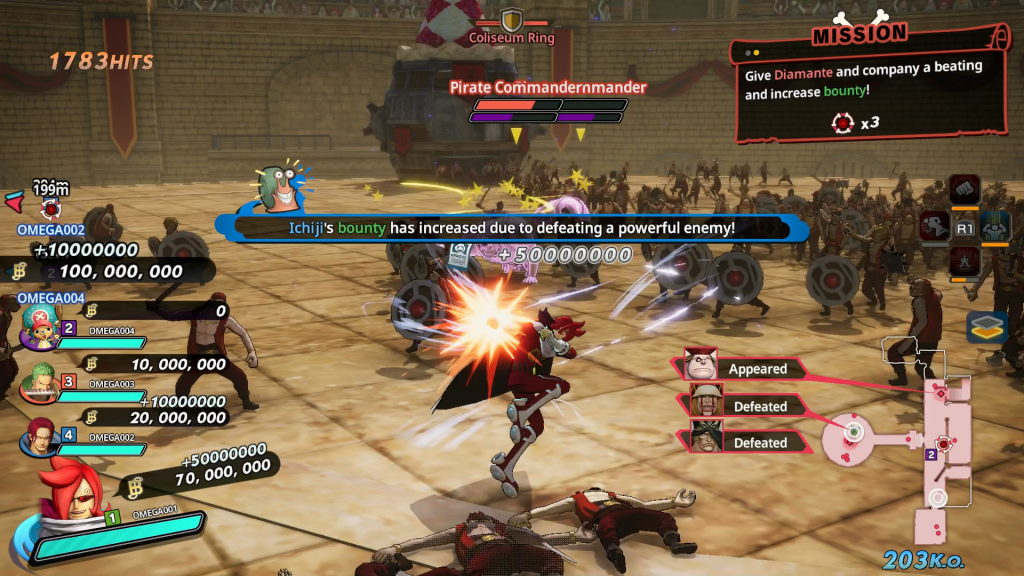Image resolution: width=1024 pixels, height=576 pixels.
Task: Select Zoro's portrait, player OMEGA003
Action: [40, 384]
